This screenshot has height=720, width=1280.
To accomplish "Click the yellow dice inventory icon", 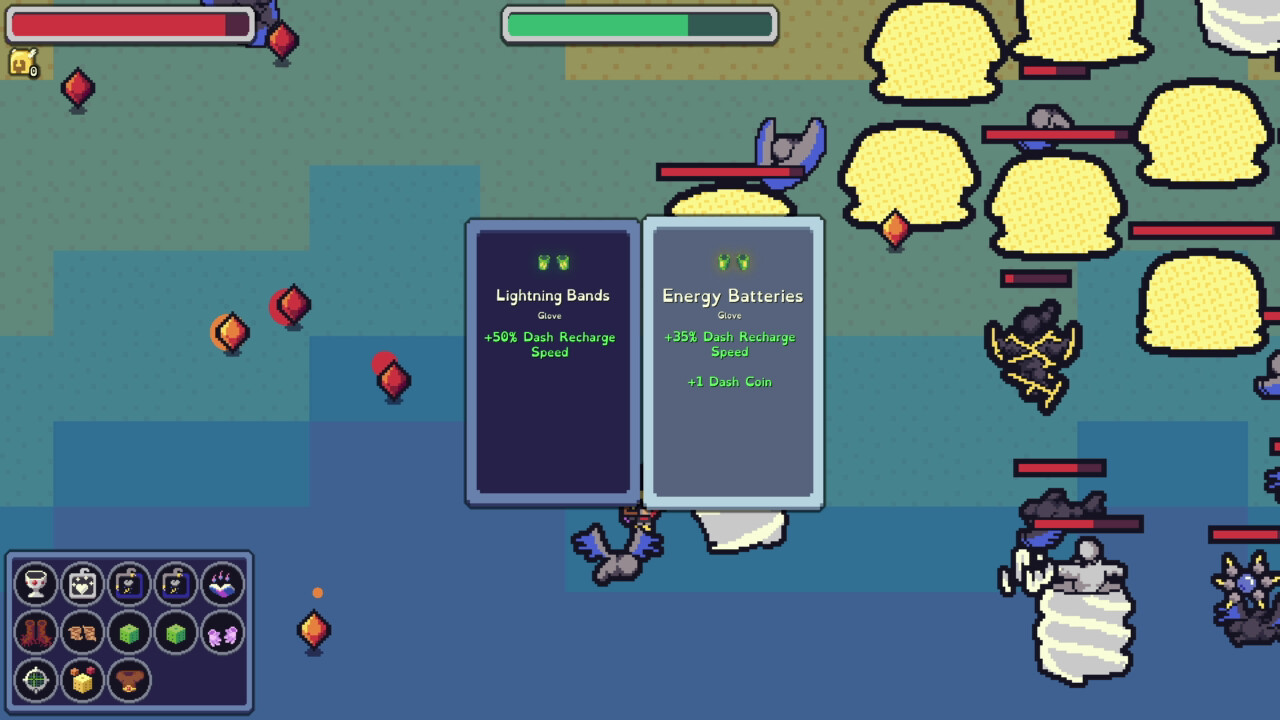I will 82,682.
